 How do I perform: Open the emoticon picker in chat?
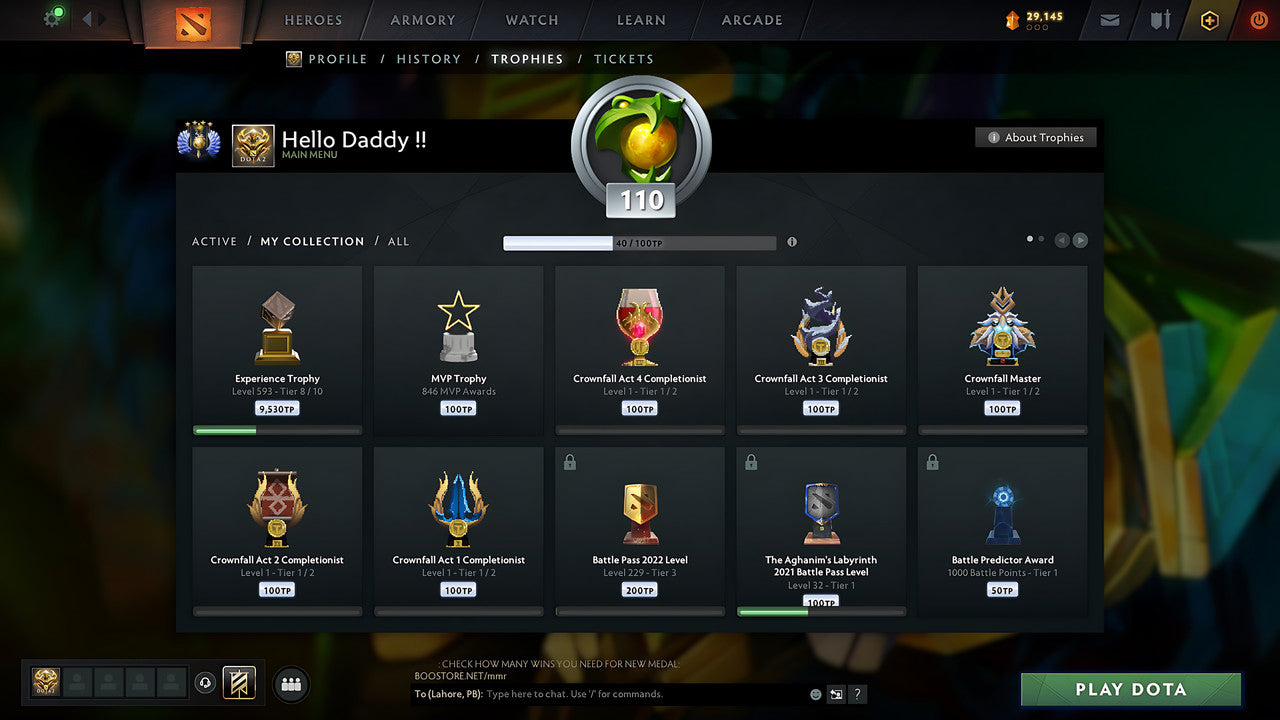[x=814, y=694]
